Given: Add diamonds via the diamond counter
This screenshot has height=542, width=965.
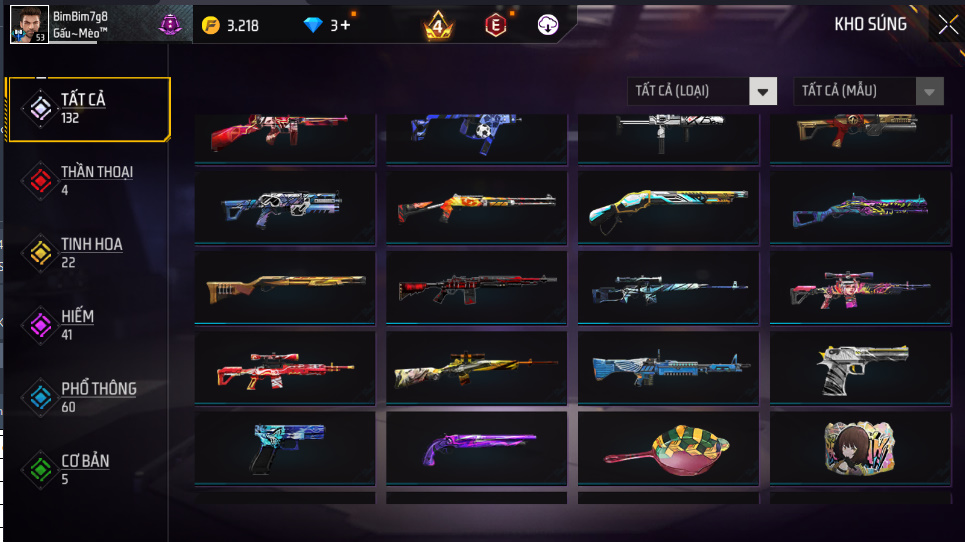Looking at the screenshot, I should point(328,25).
